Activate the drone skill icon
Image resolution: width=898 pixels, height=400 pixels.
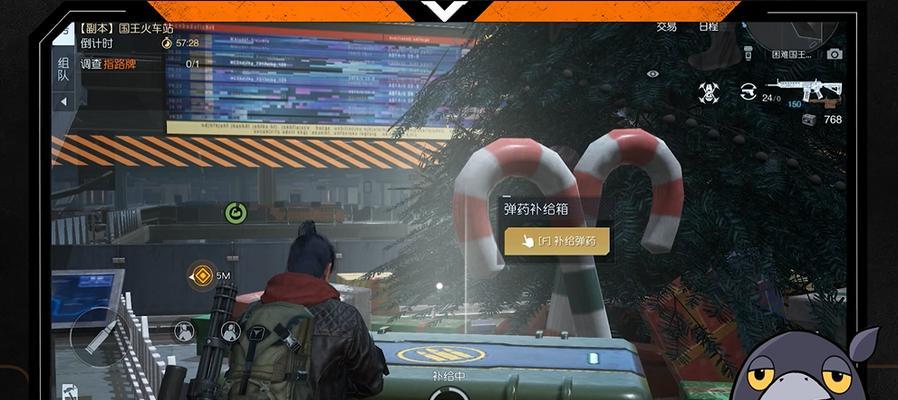click(x=709, y=93)
